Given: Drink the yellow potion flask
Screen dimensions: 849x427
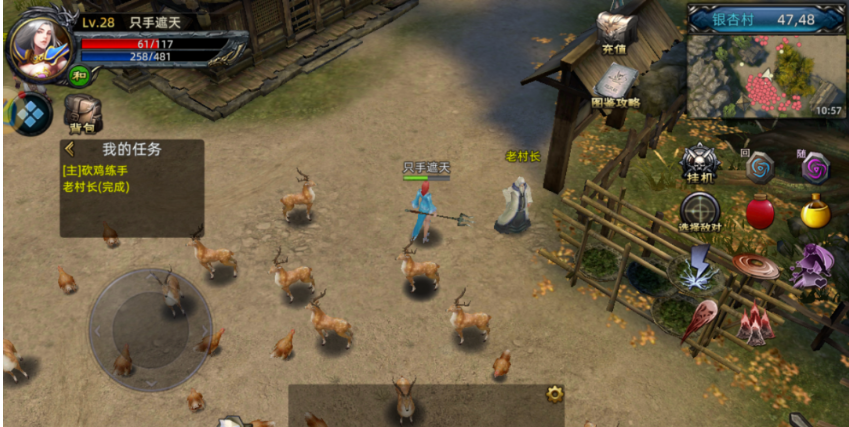Looking at the screenshot, I should click(x=815, y=212).
